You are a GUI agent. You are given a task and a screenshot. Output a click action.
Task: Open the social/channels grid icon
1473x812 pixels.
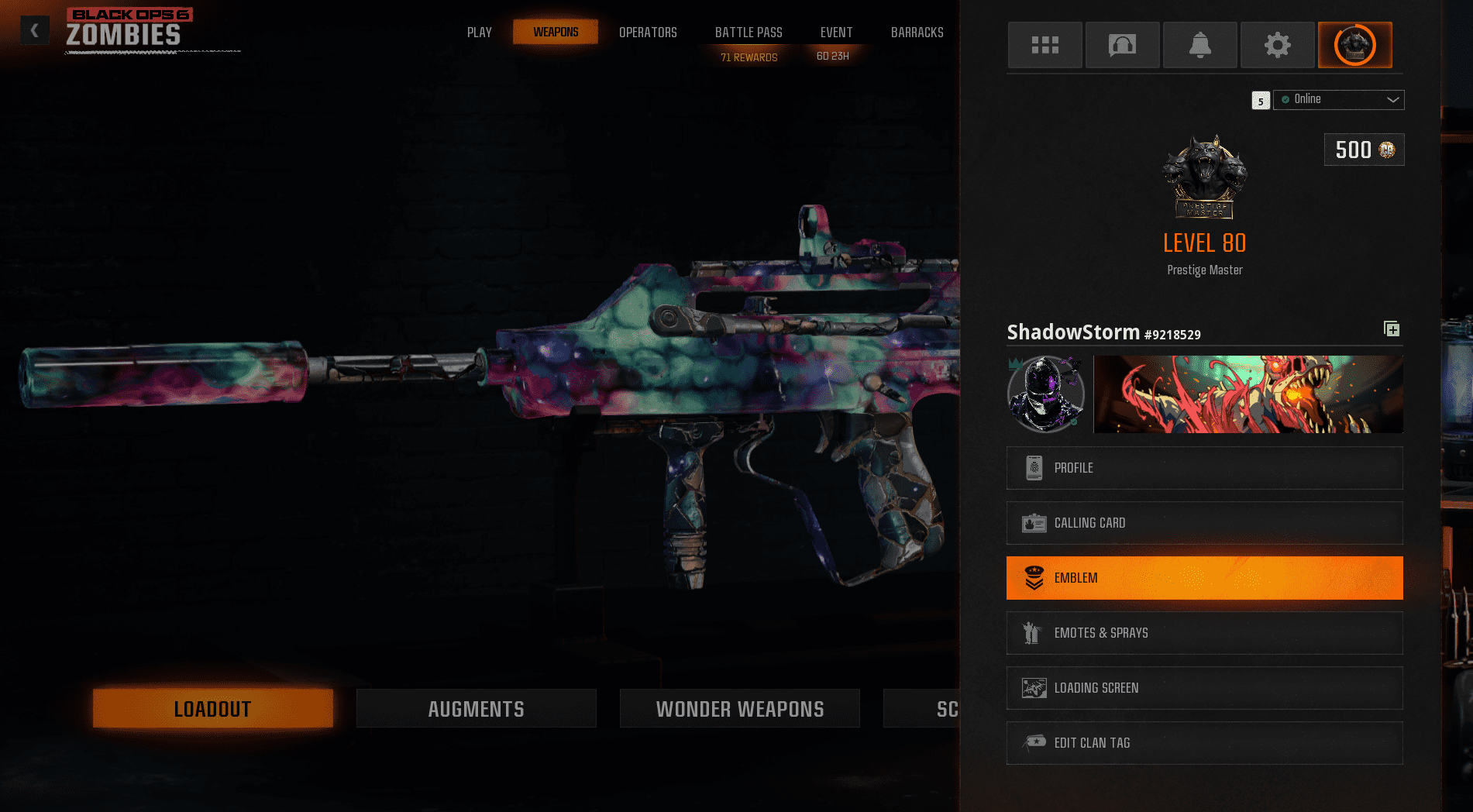tap(1045, 45)
